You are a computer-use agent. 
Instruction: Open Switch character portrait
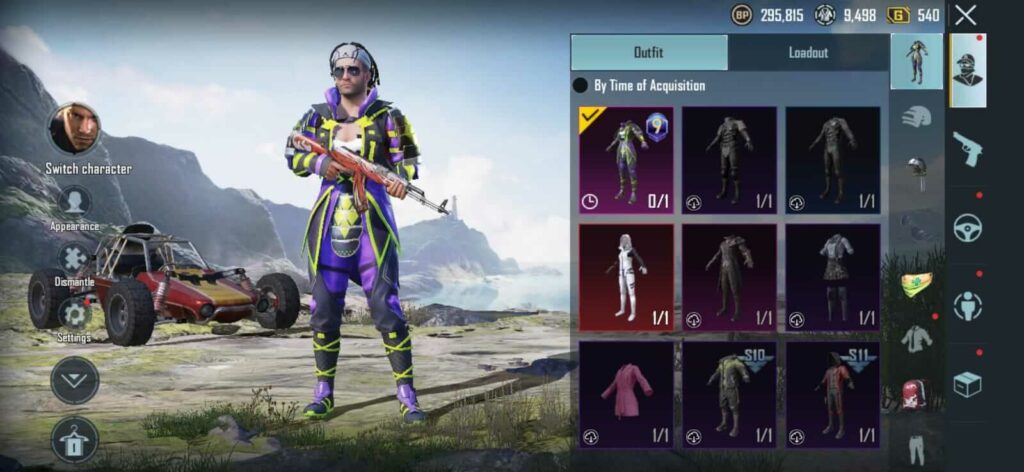pyautogui.click(x=75, y=129)
